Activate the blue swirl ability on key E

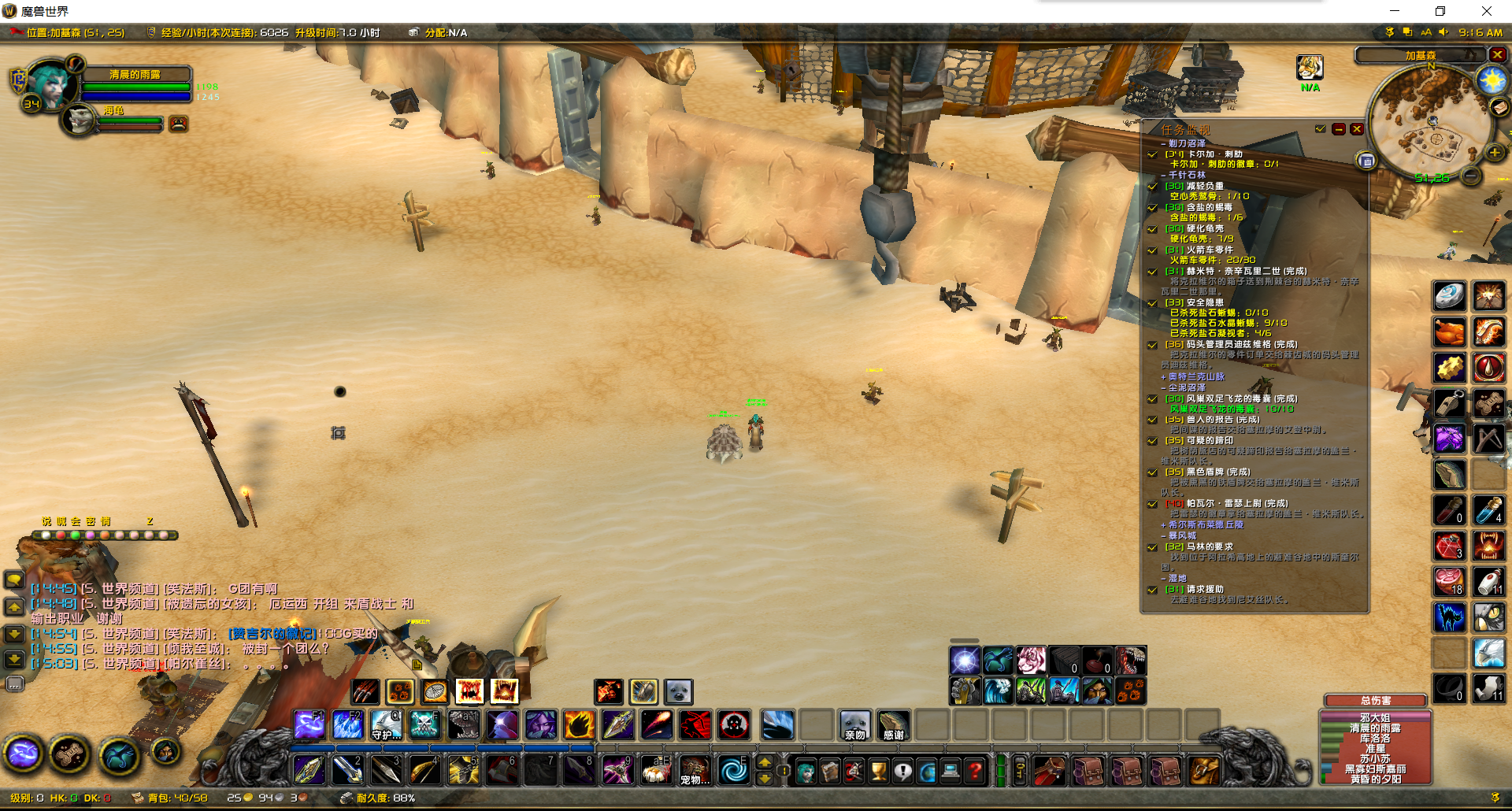(734, 771)
